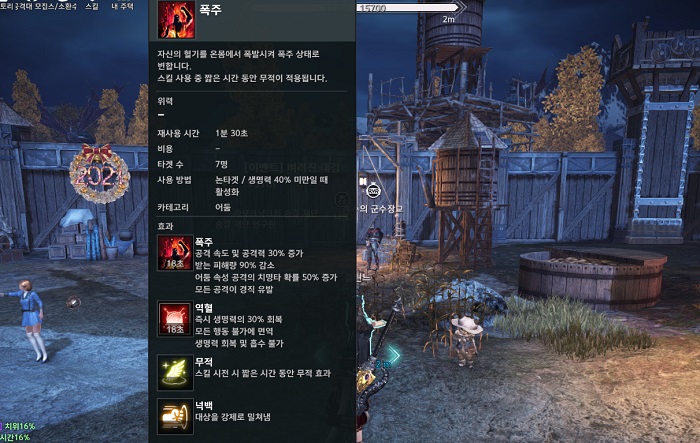The height and width of the screenshot is (443, 700).
Task: Select the 폭주 effect icon with 18초 timer
Action: (x=175, y=255)
